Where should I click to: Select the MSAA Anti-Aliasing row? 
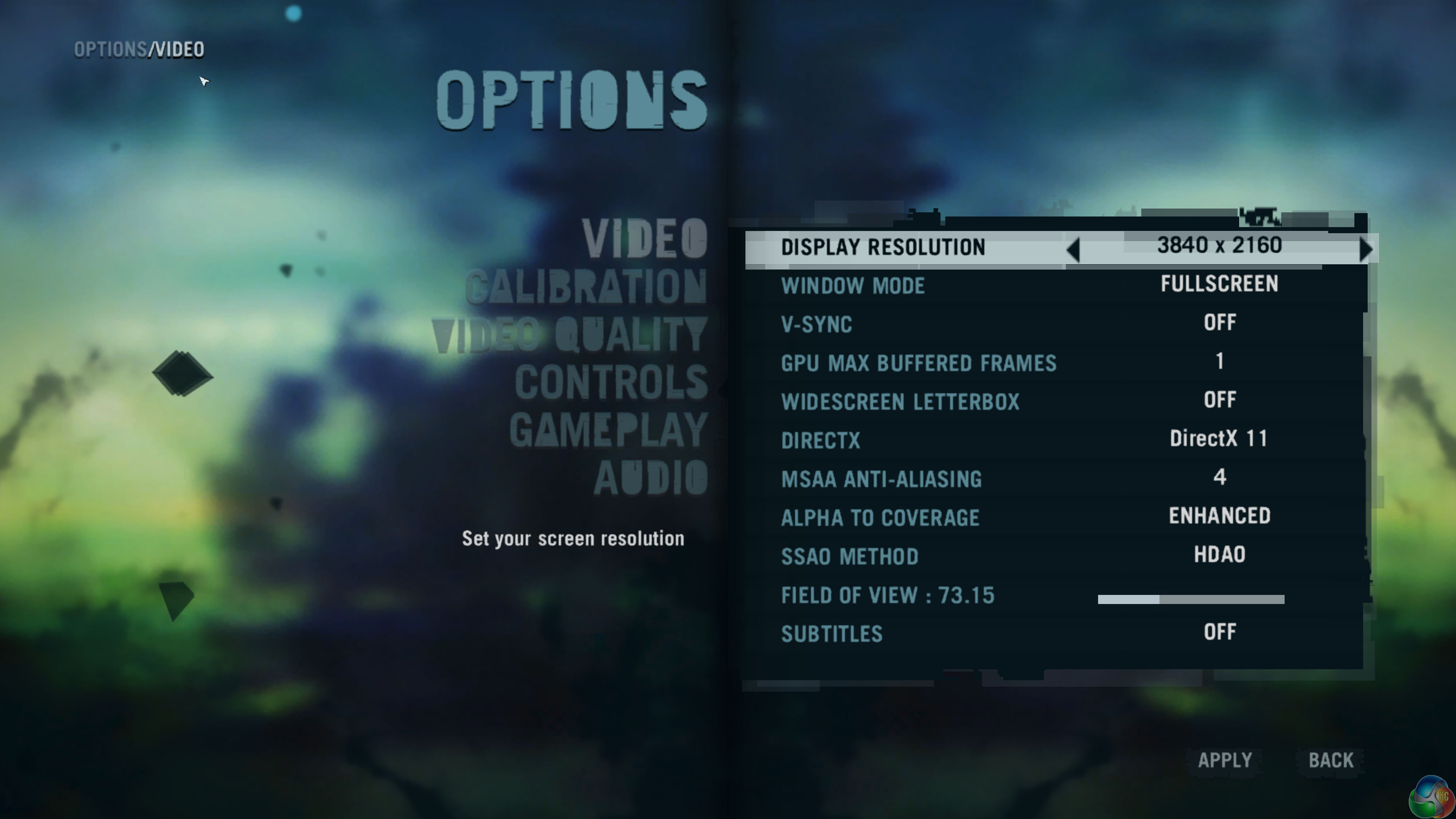pos(1055,478)
